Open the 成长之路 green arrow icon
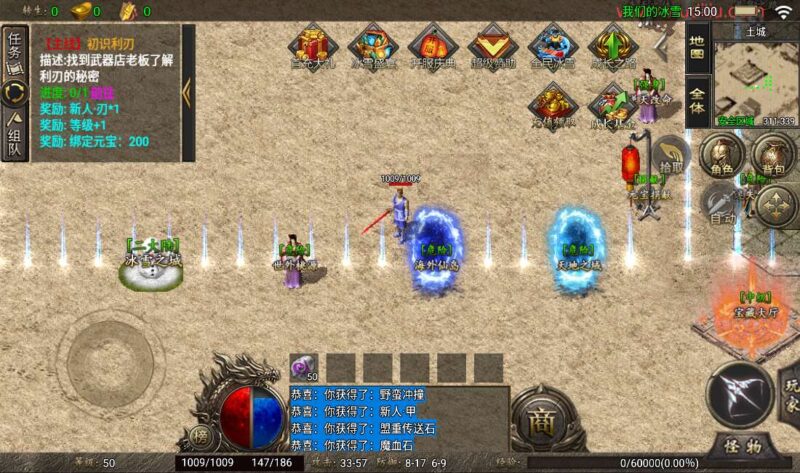The width and height of the screenshot is (800, 473). (611, 46)
